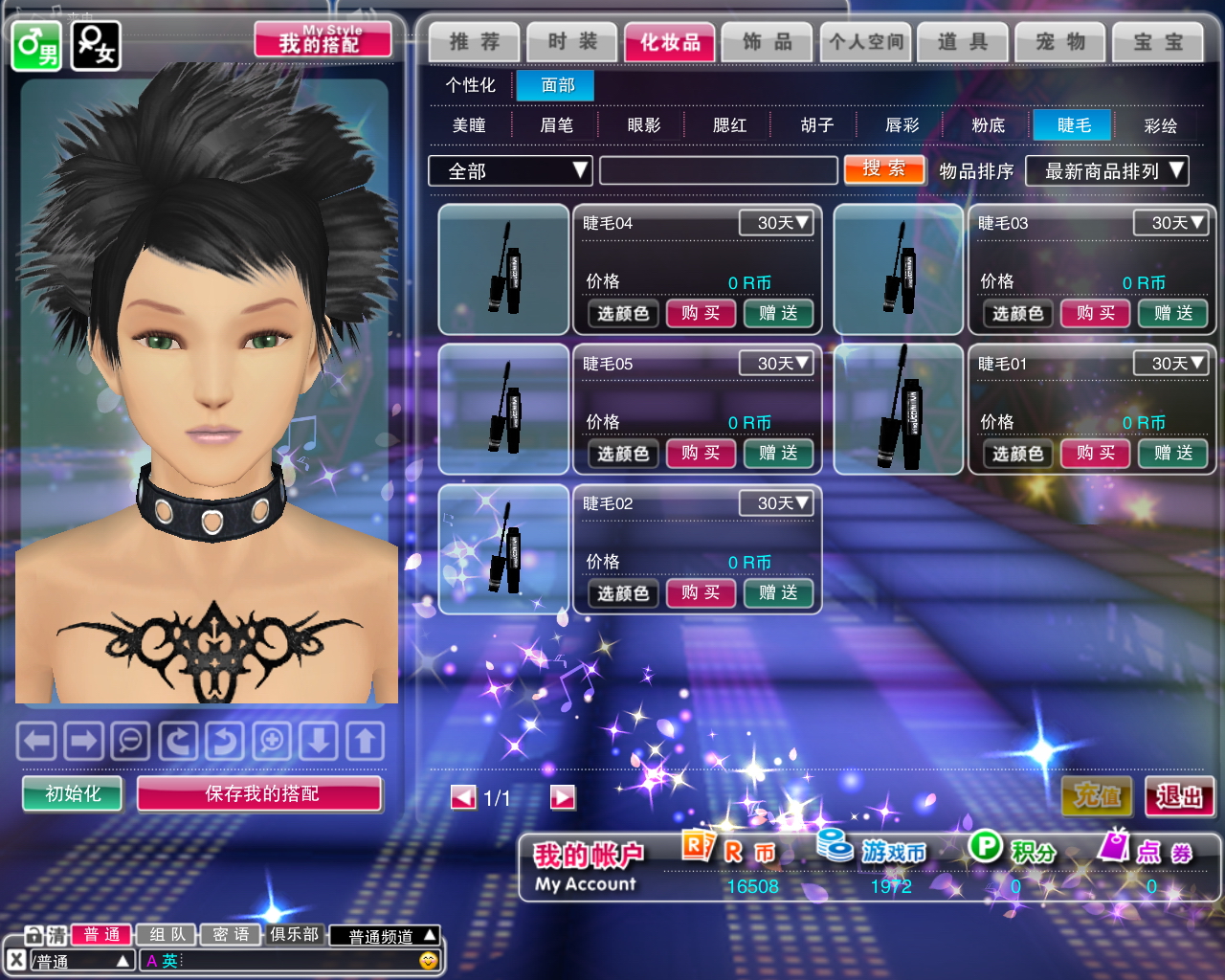Choose the 眼影 eyeshadow subcategory
The height and width of the screenshot is (980, 1225).
pyautogui.click(x=643, y=125)
